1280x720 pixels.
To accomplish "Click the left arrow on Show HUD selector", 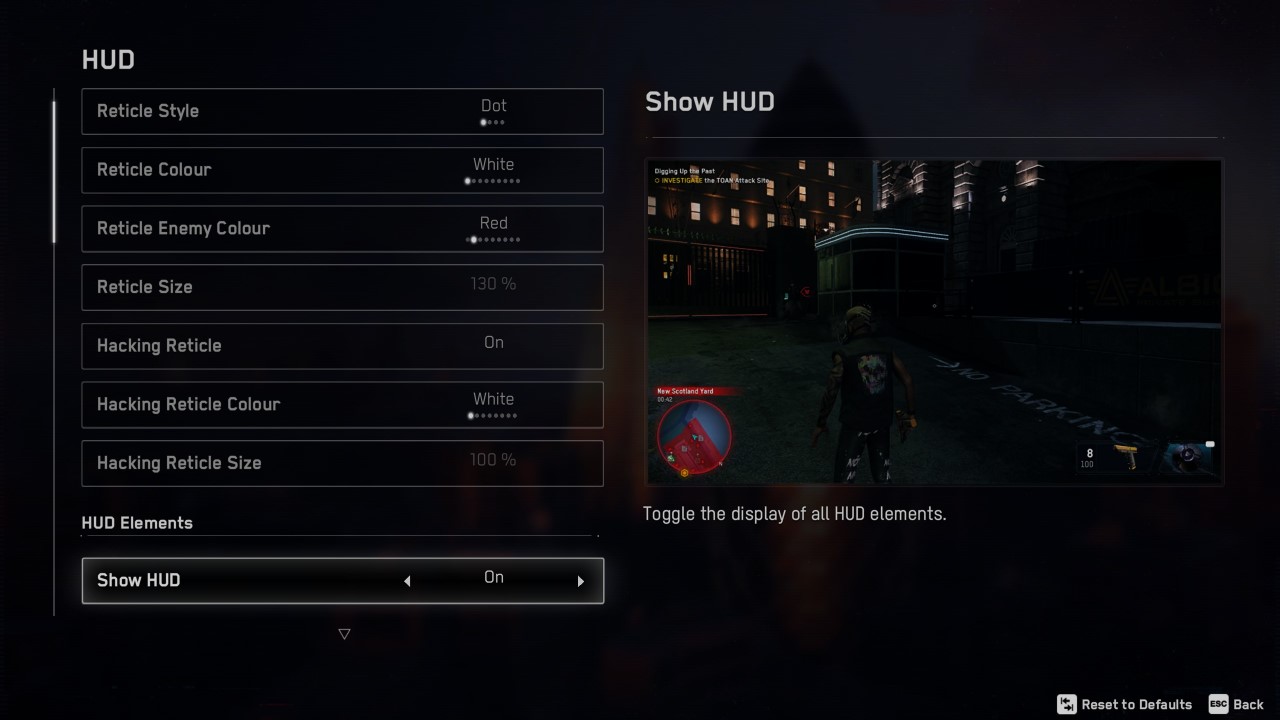I will [x=408, y=580].
